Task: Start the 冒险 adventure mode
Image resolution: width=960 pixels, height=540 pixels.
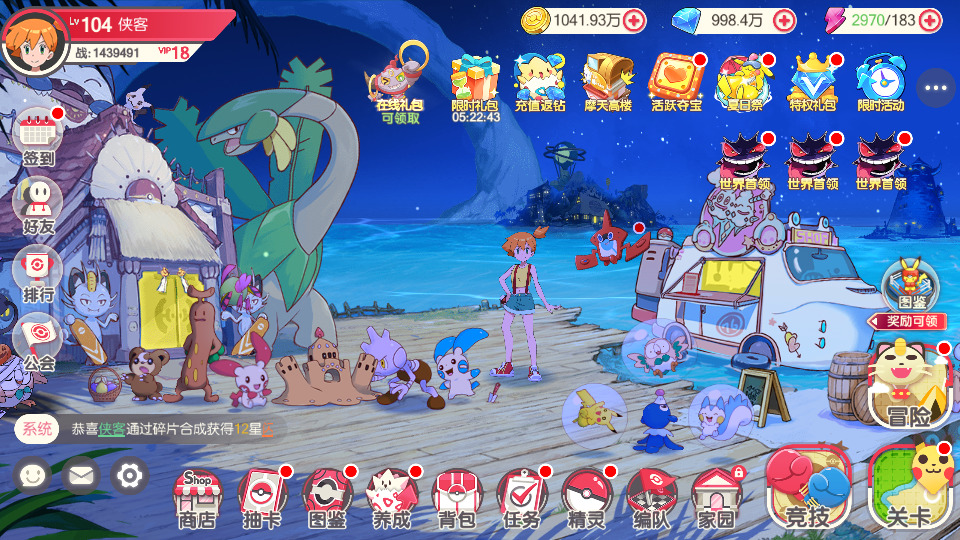Action: [908, 385]
